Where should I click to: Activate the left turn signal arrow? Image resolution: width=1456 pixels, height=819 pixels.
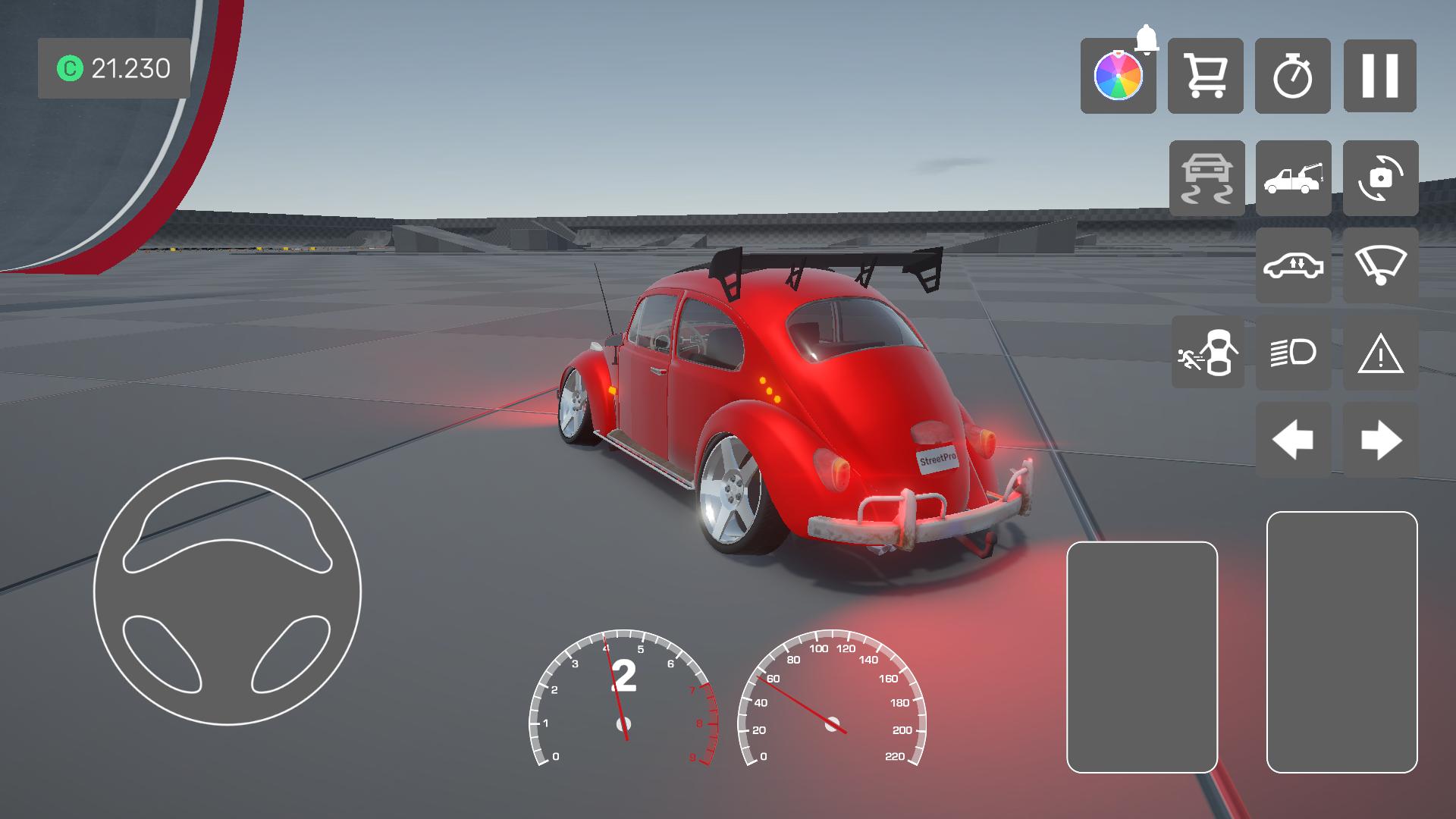pyautogui.click(x=1293, y=440)
